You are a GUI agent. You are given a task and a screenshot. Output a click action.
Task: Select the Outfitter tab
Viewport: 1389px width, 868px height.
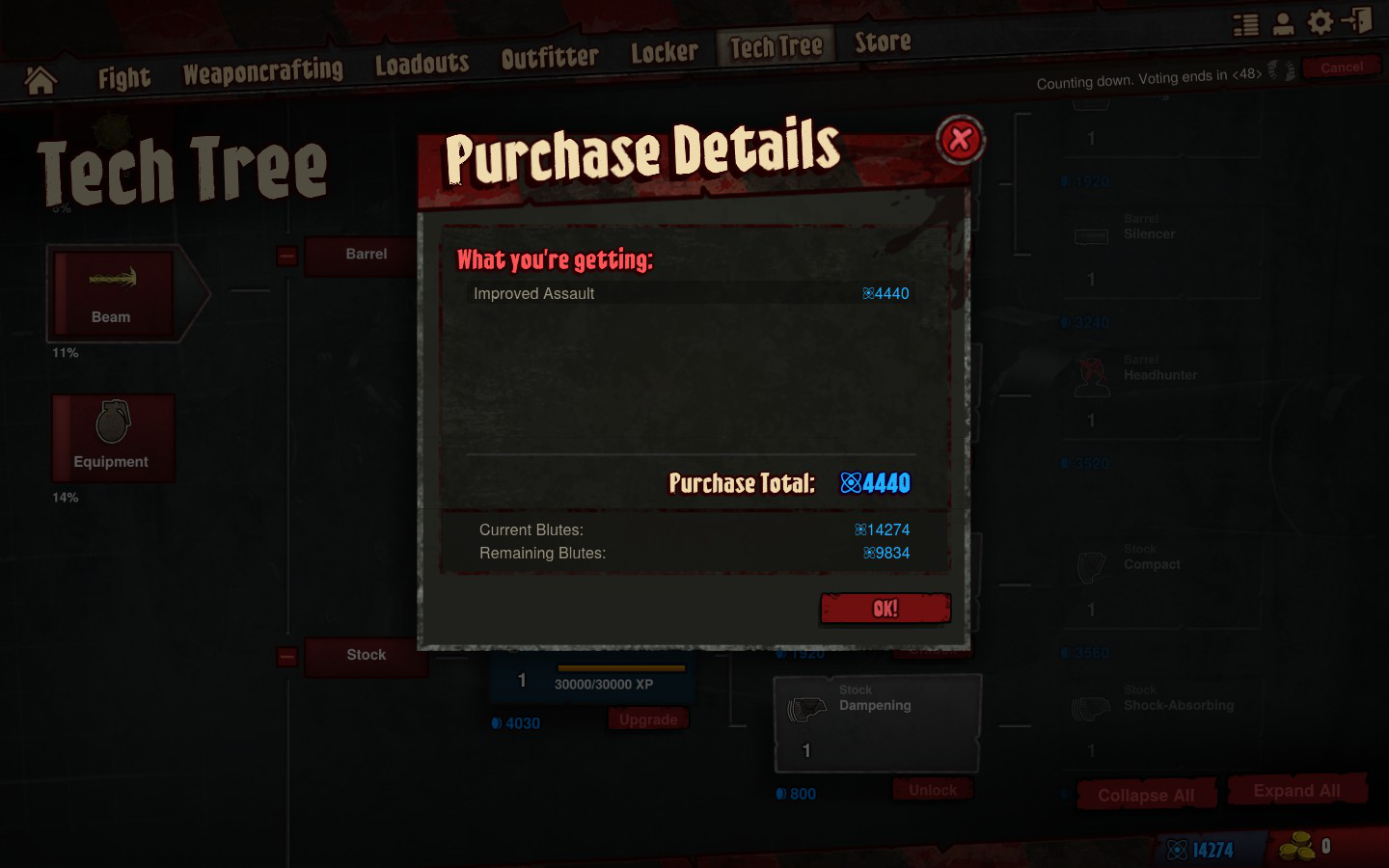[x=550, y=57]
